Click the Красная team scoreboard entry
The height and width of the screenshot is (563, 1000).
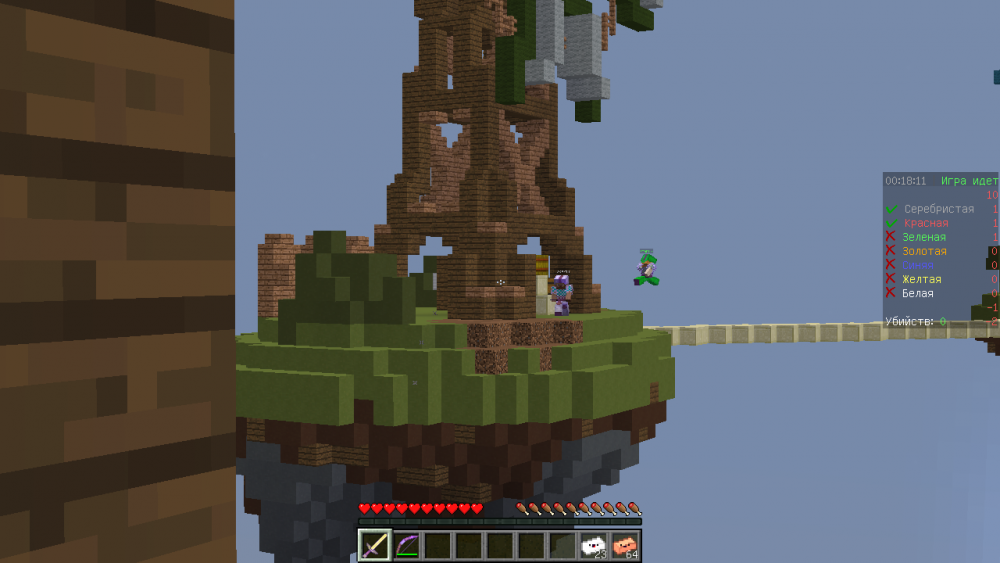click(x=925, y=223)
